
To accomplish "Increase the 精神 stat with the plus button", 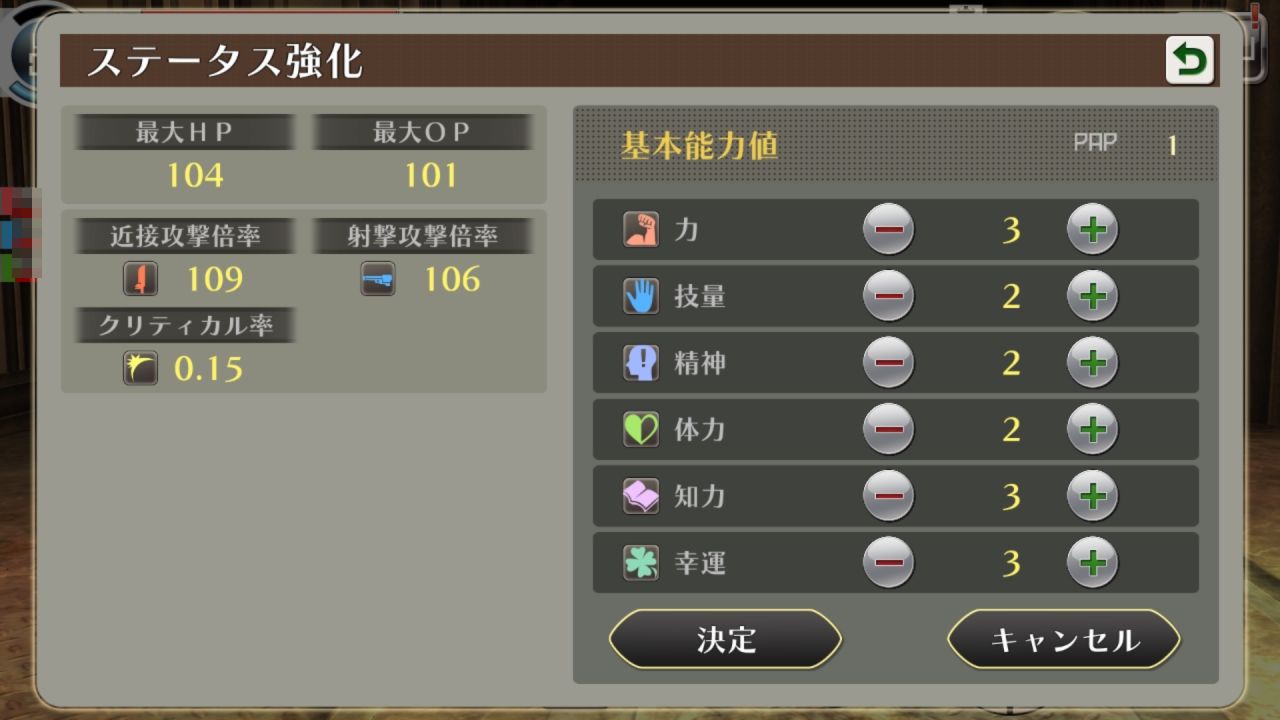I will coord(1093,363).
